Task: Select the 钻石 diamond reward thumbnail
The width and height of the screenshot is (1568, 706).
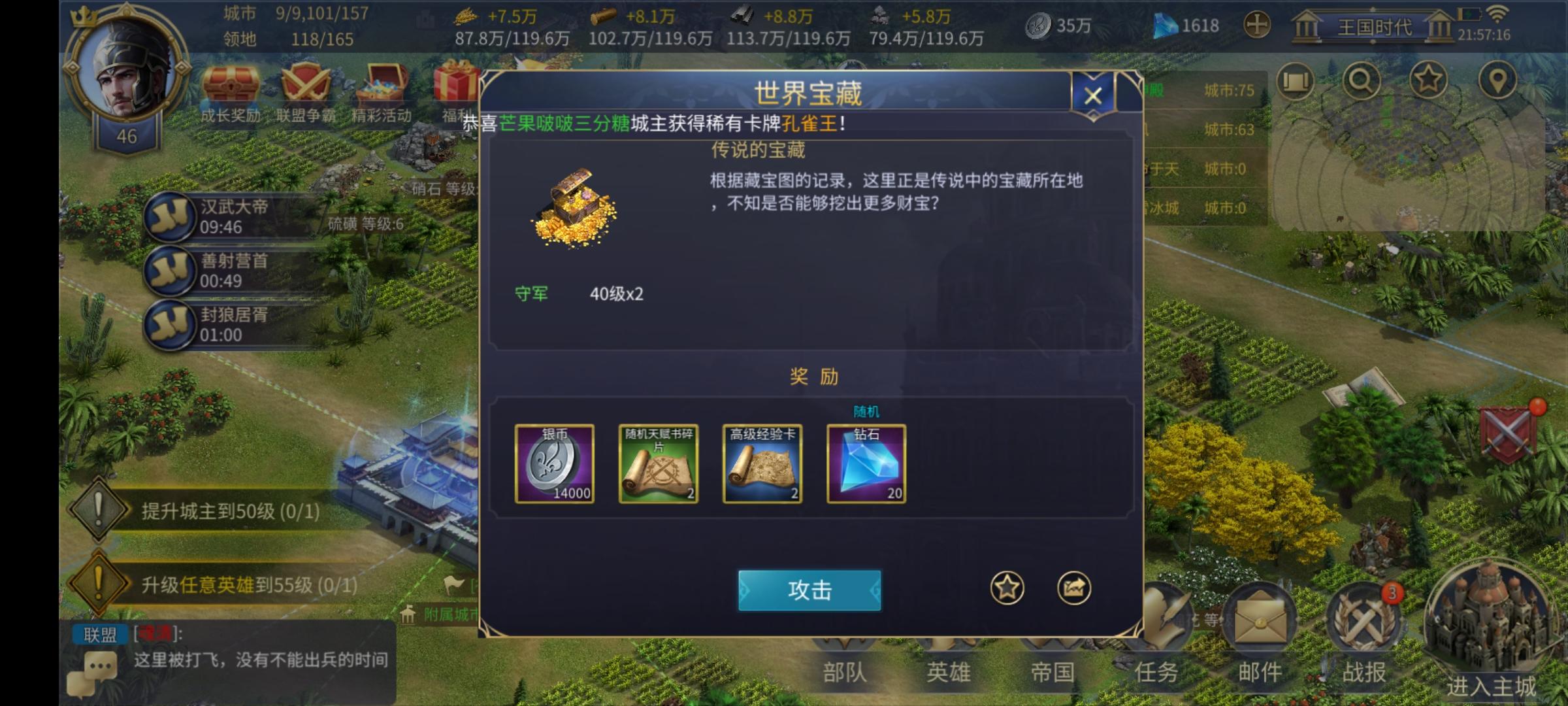Action: point(866,464)
